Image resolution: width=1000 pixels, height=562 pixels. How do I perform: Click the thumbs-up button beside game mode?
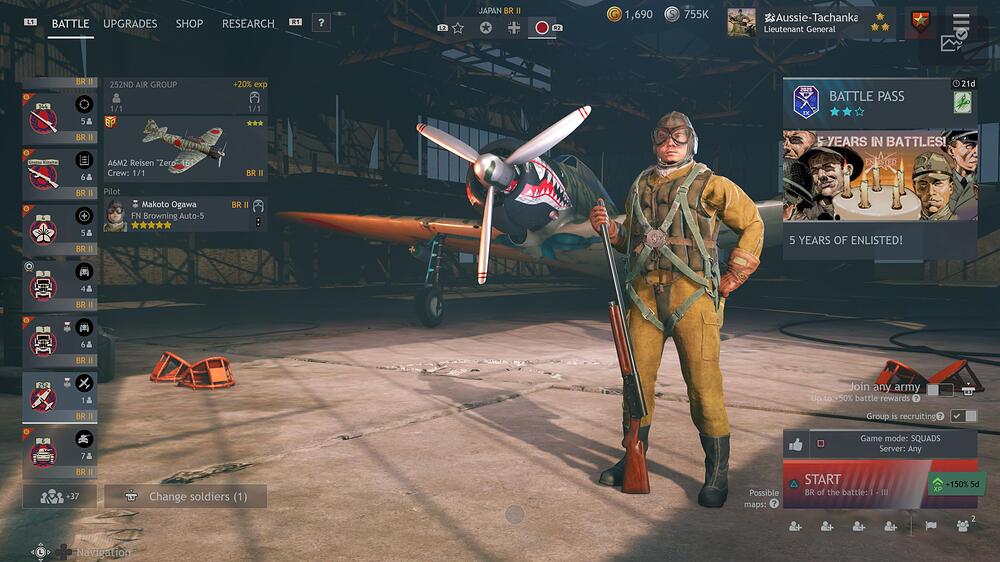click(x=795, y=444)
